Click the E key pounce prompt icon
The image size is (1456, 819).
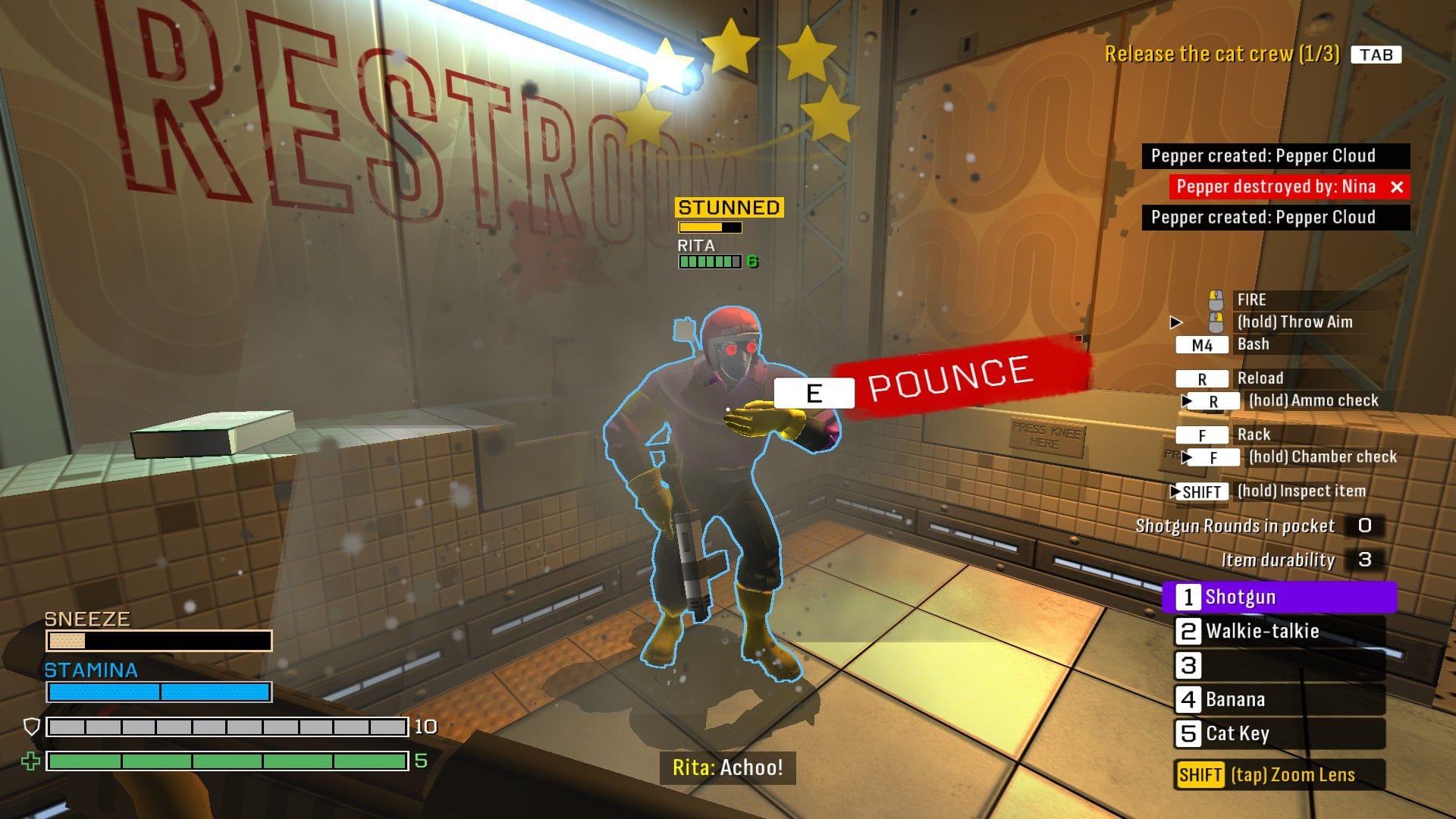(813, 392)
